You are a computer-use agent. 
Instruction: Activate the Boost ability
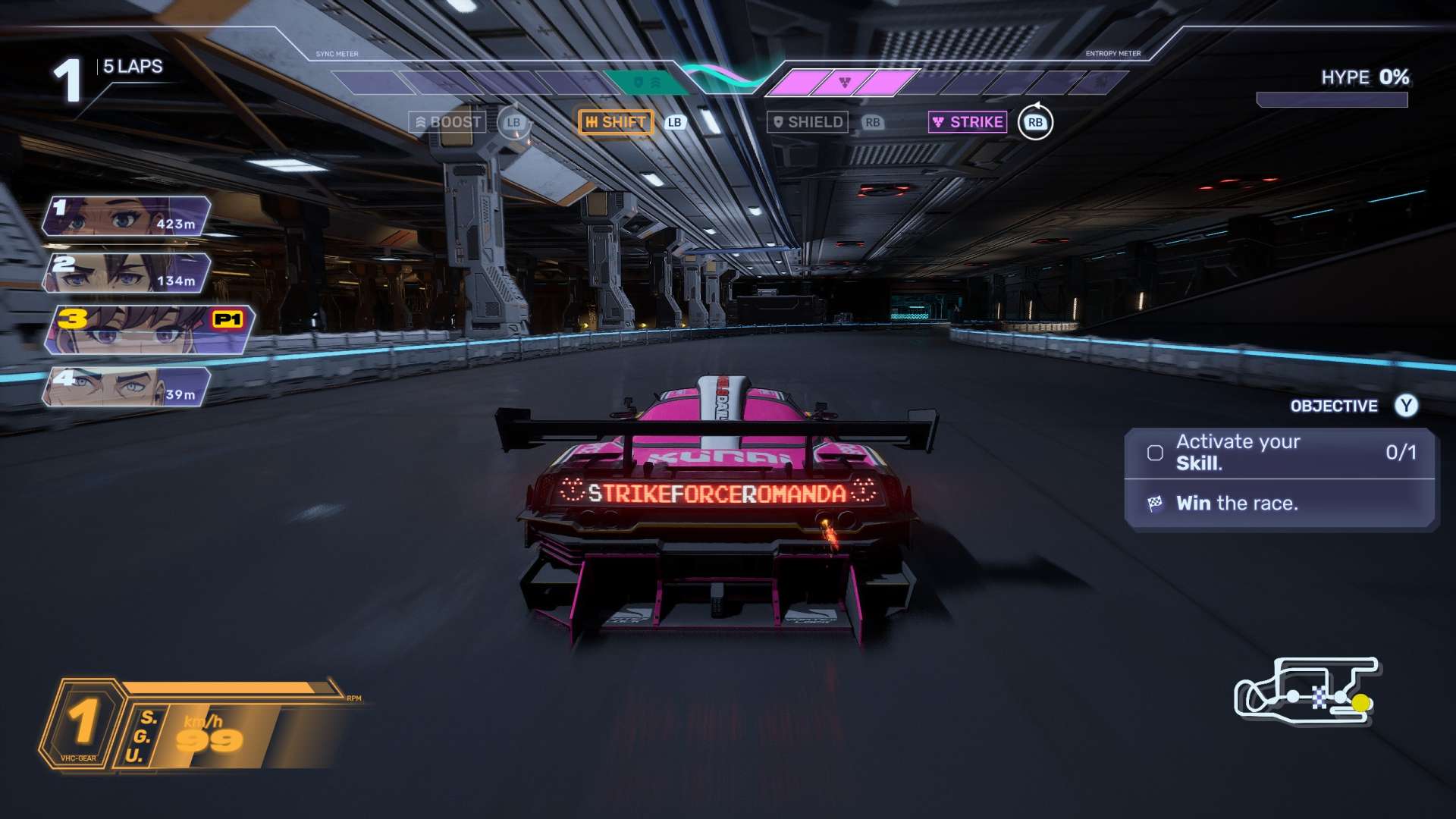pos(448,122)
